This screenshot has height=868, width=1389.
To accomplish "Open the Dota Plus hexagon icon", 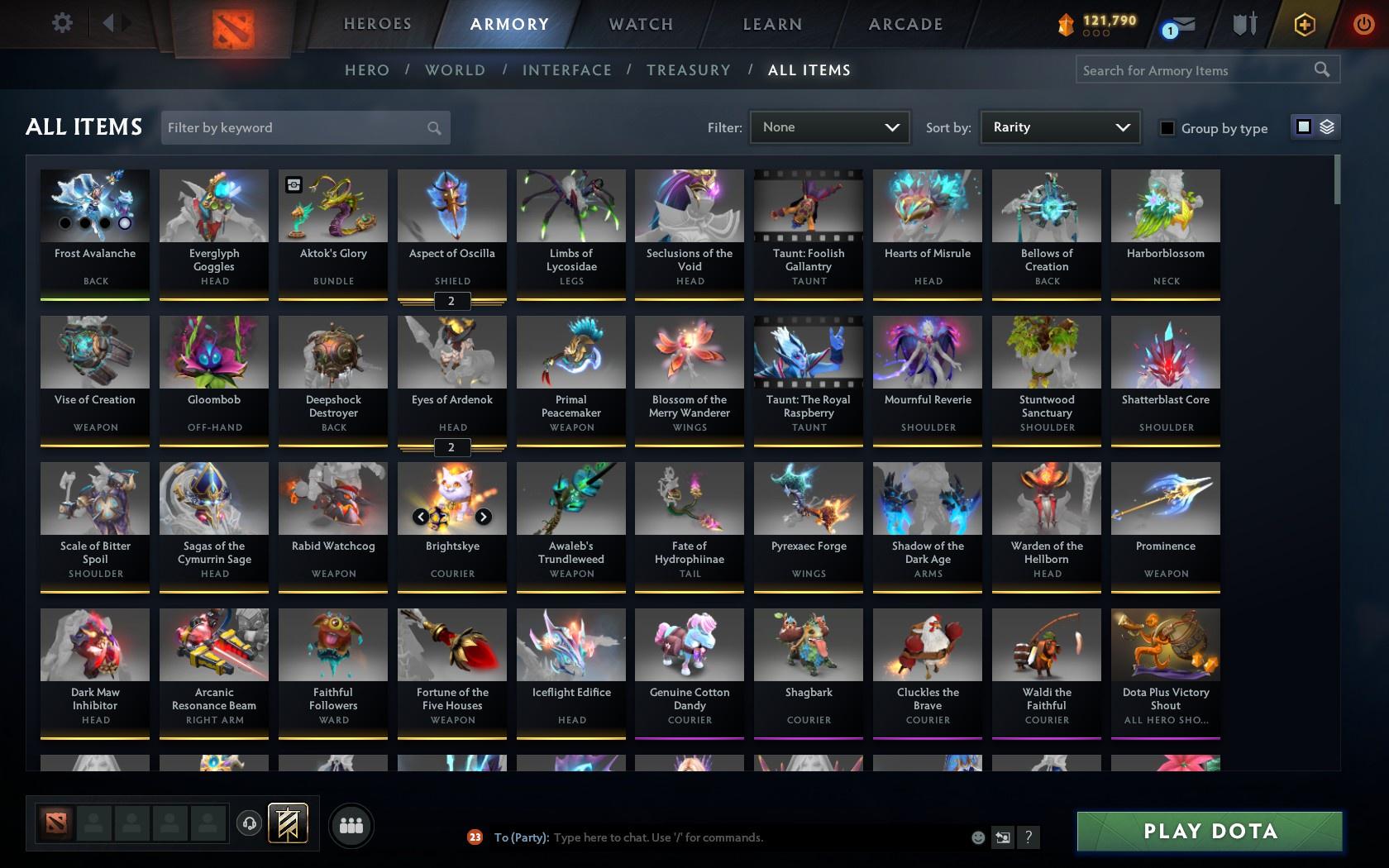I will 1305,25.
